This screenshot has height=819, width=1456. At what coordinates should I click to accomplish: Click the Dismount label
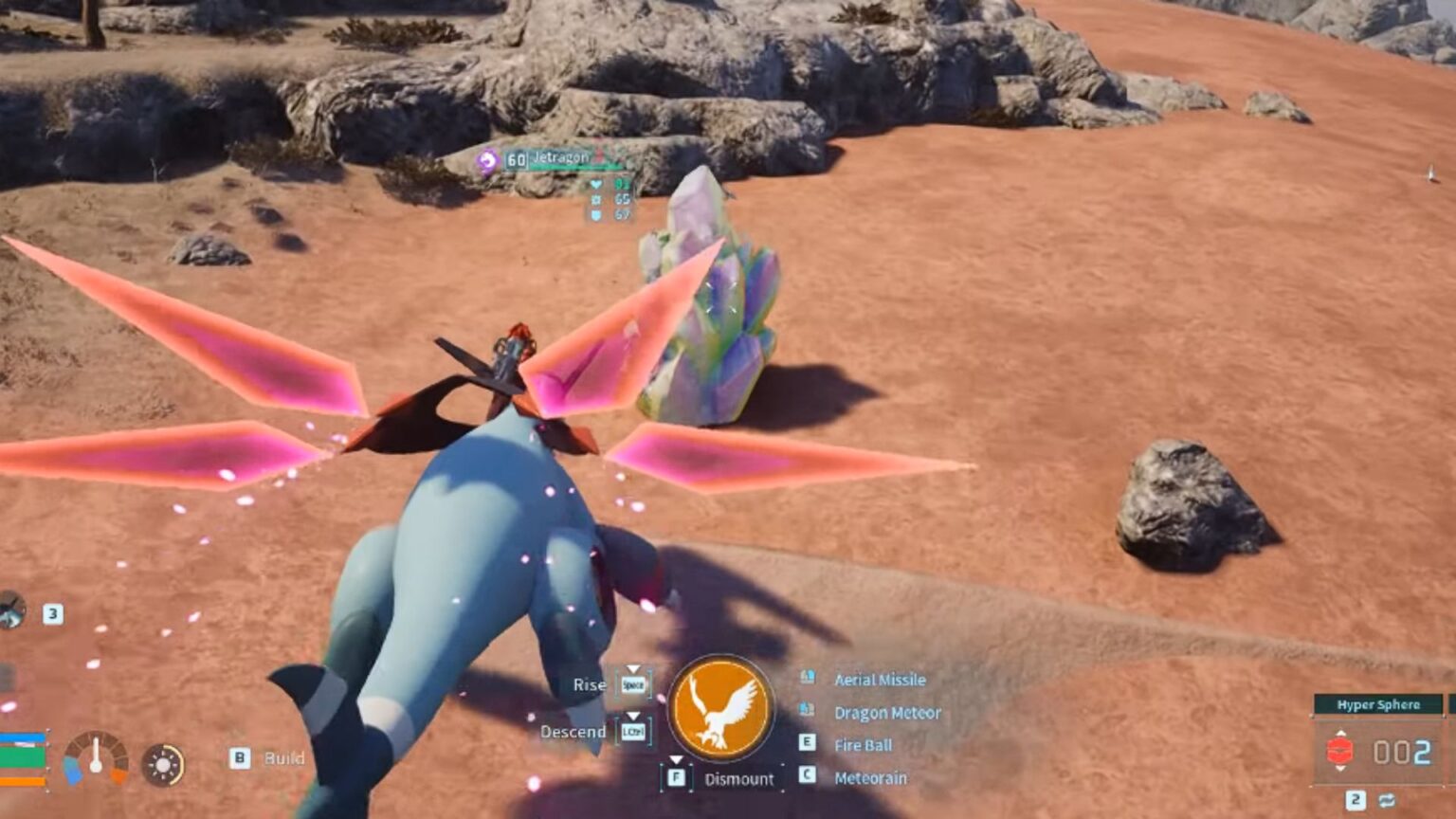(x=738, y=779)
